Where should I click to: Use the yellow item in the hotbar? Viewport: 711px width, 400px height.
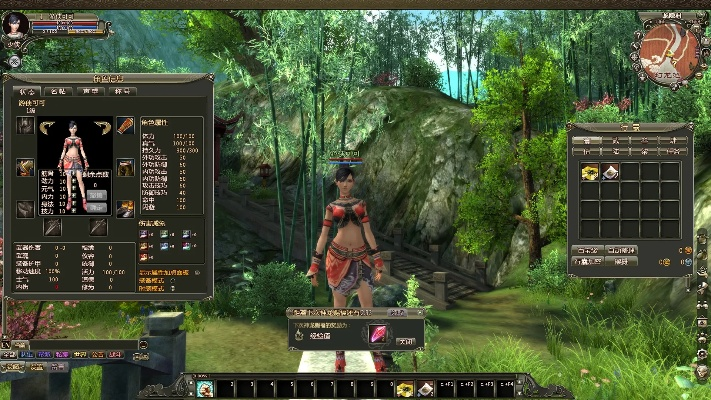click(x=405, y=388)
